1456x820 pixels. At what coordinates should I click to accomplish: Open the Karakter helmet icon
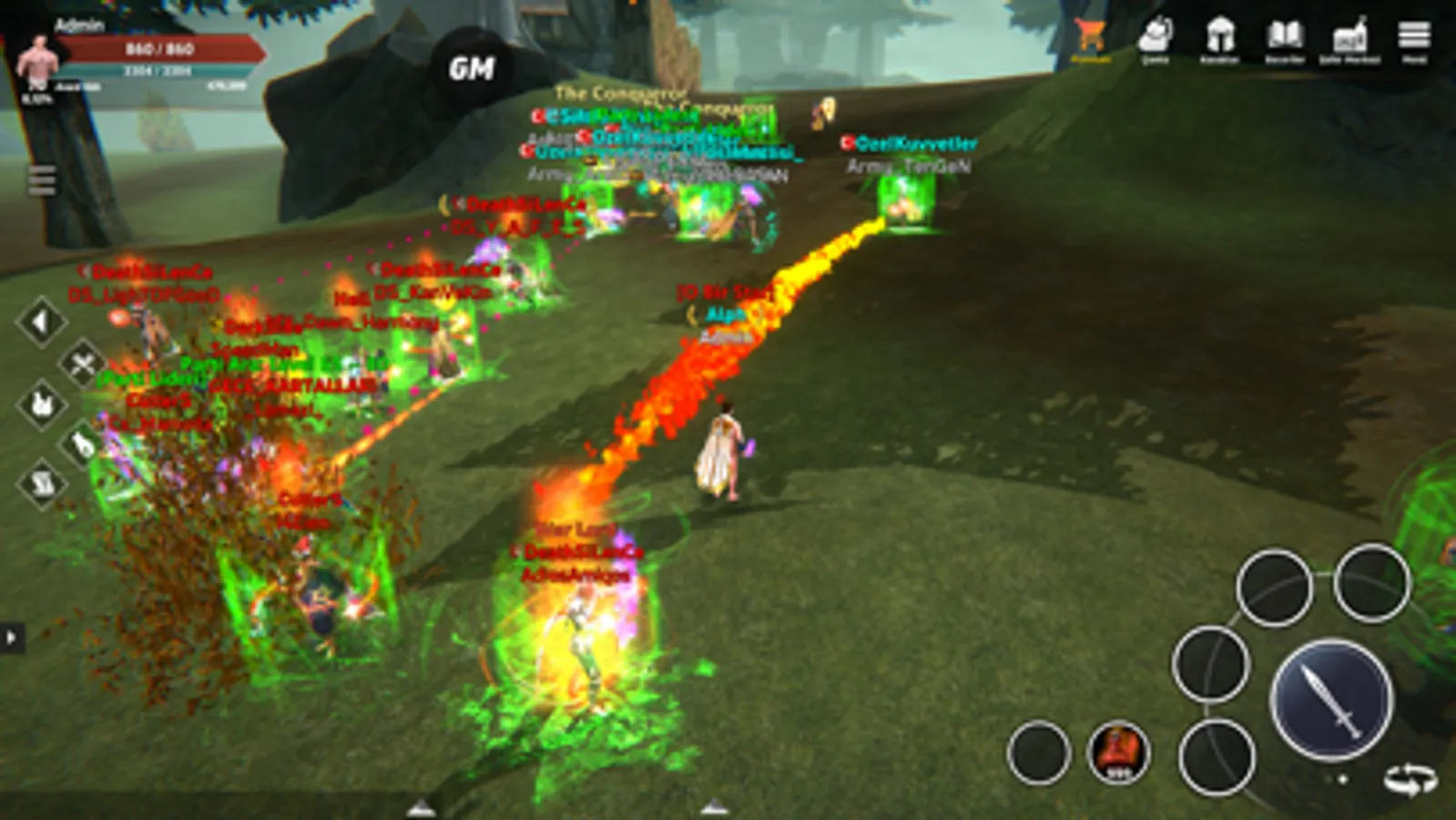[1219, 36]
